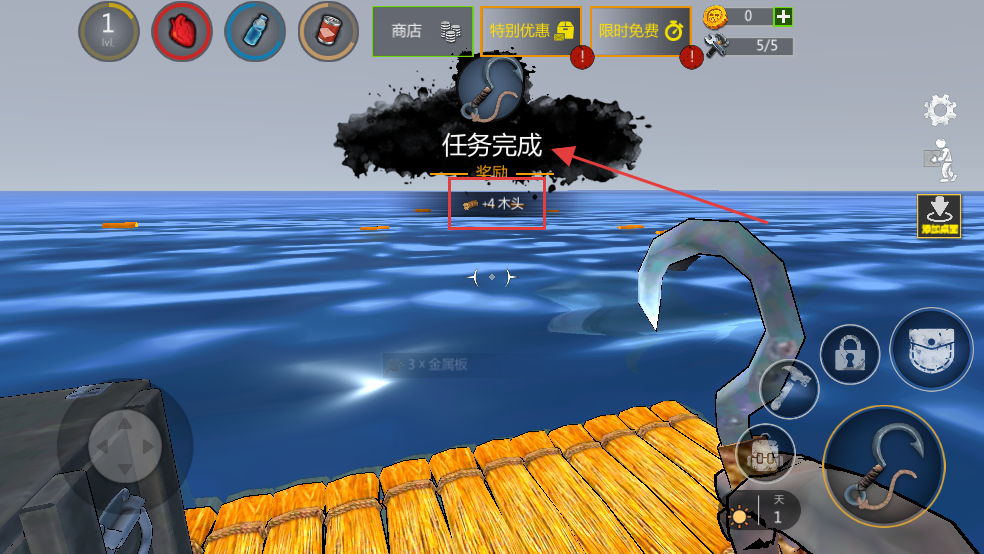Tap the +4 木头 reward label
The image size is (984, 554).
(496, 204)
